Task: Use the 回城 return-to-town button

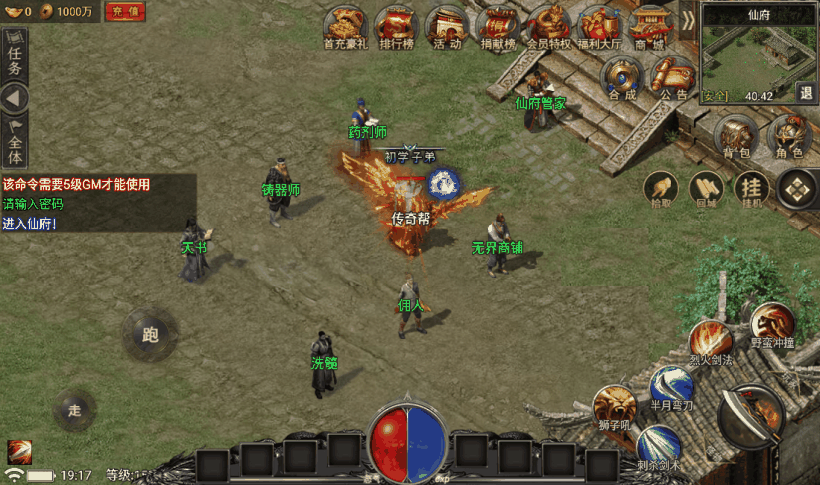Action: [706, 187]
